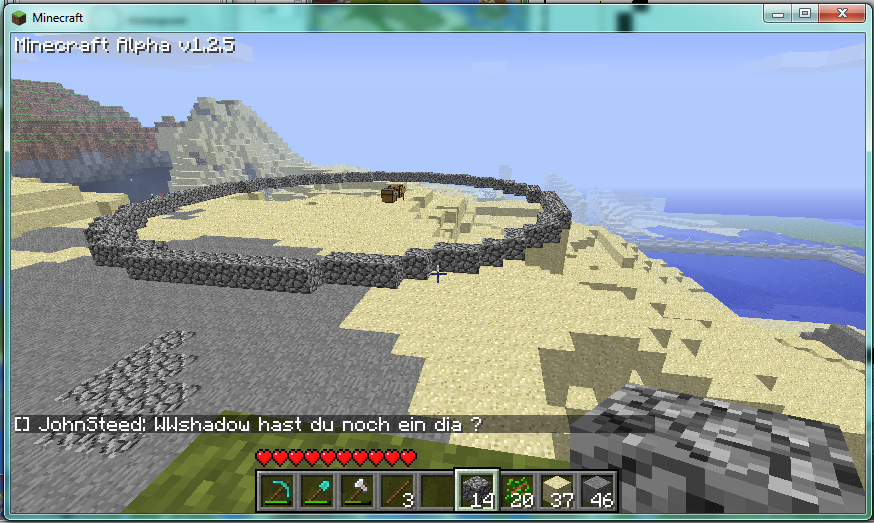Screen dimensions: 874x523
Task: Click JohnSteed's chat message
Action: (248, 424)
